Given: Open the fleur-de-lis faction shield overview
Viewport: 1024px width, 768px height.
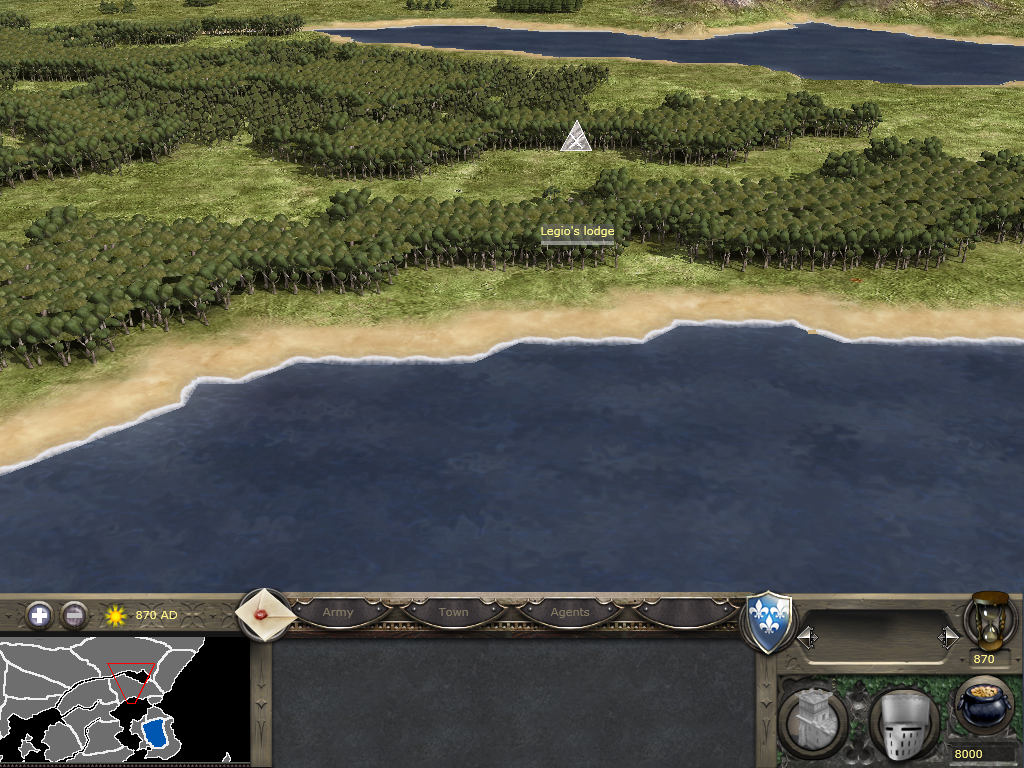Looking at the screenshot, I should [x=770, y=622].
